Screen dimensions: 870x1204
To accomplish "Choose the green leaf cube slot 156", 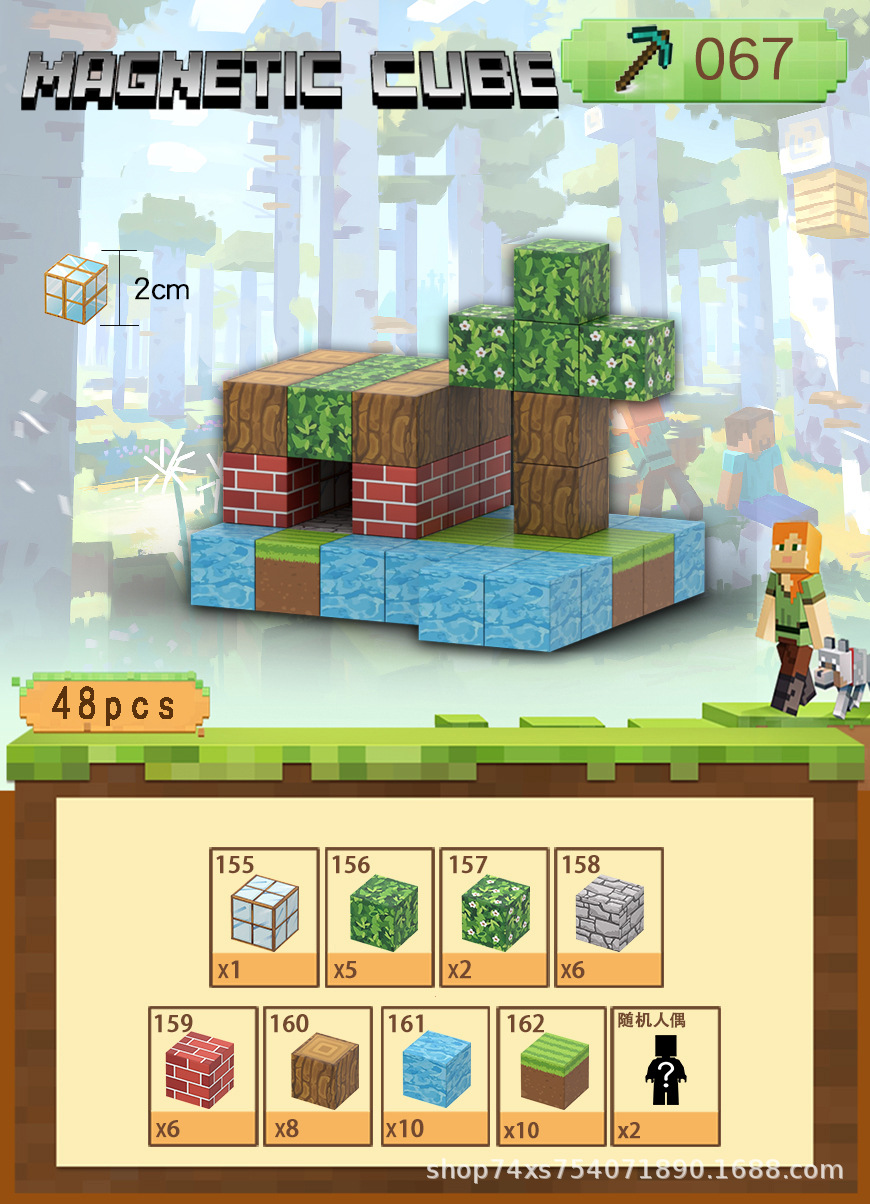I will pos(379,917).
